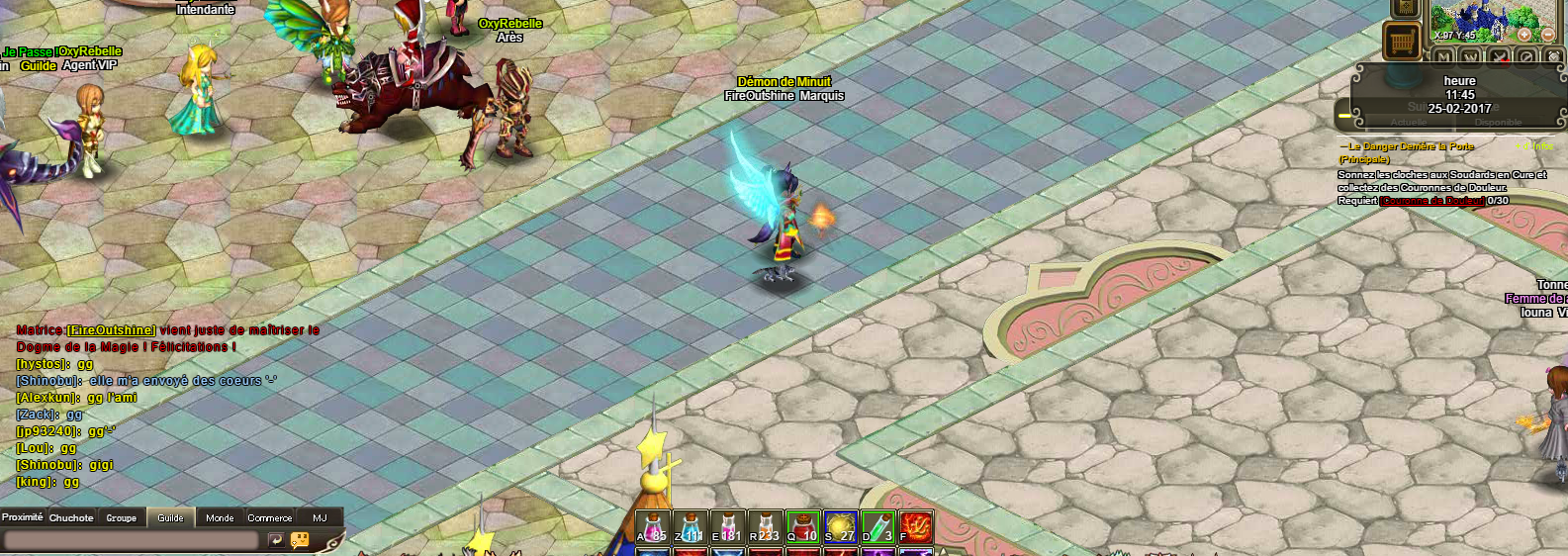1568x556 pixels.
Task: Open the chat emoticon picker
Action: tap(300, 540)
